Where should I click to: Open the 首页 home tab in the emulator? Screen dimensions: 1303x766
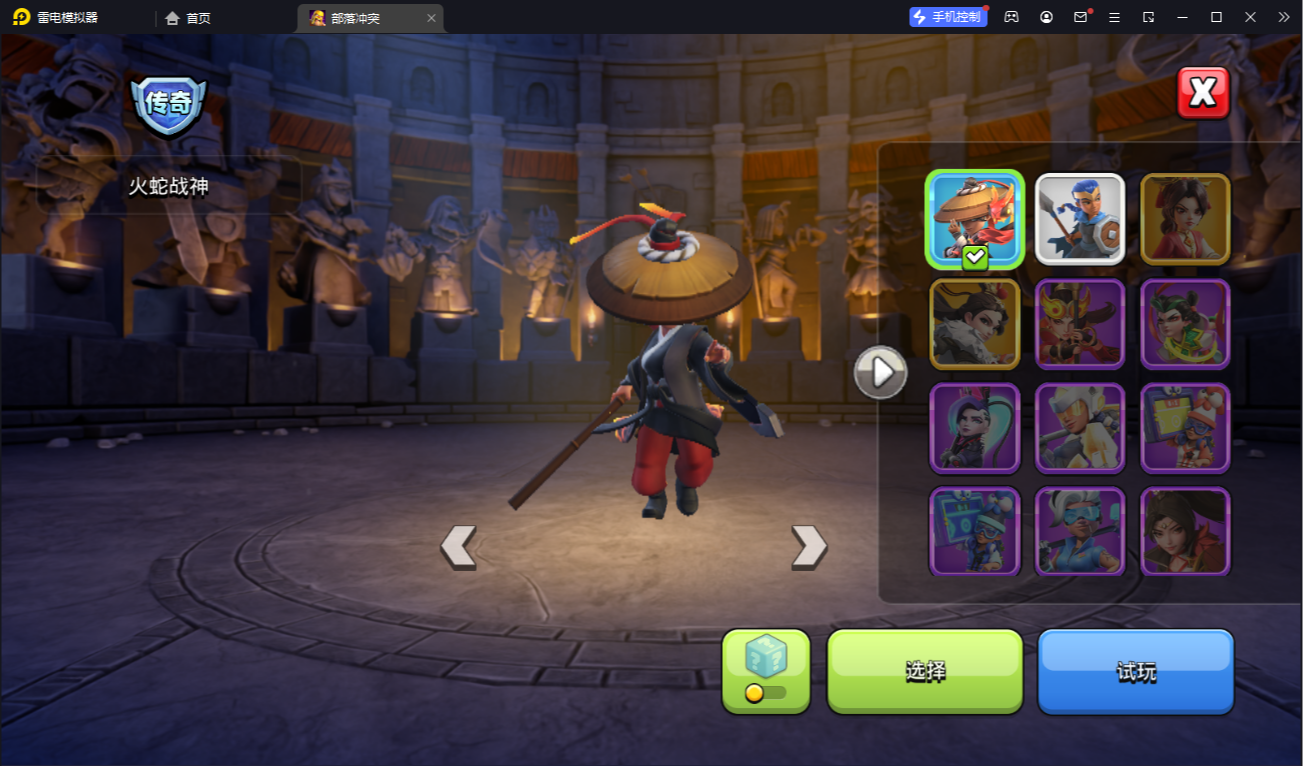(189, 18)
